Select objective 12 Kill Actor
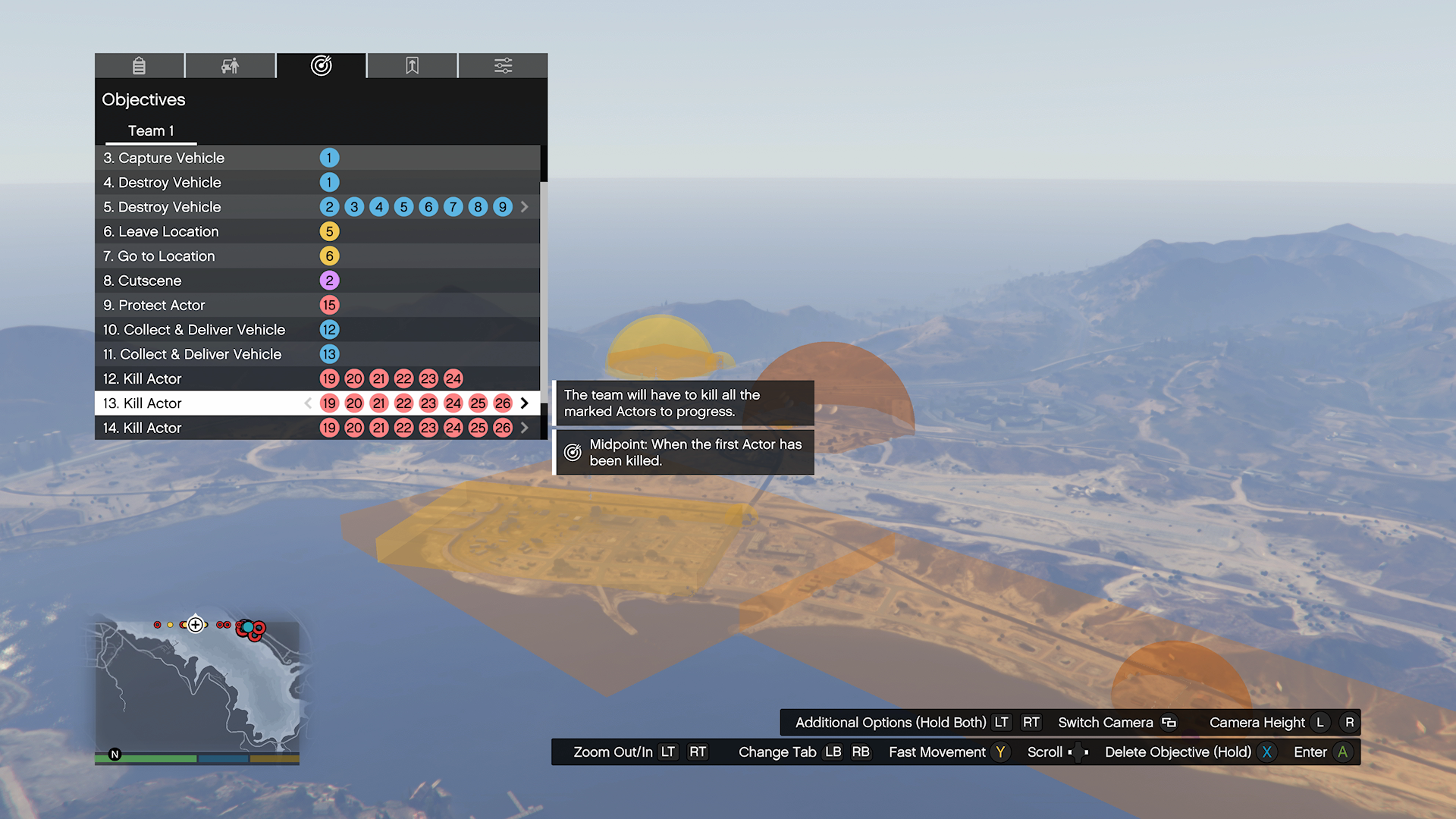The image size is (1456, 819). point(143,379)
